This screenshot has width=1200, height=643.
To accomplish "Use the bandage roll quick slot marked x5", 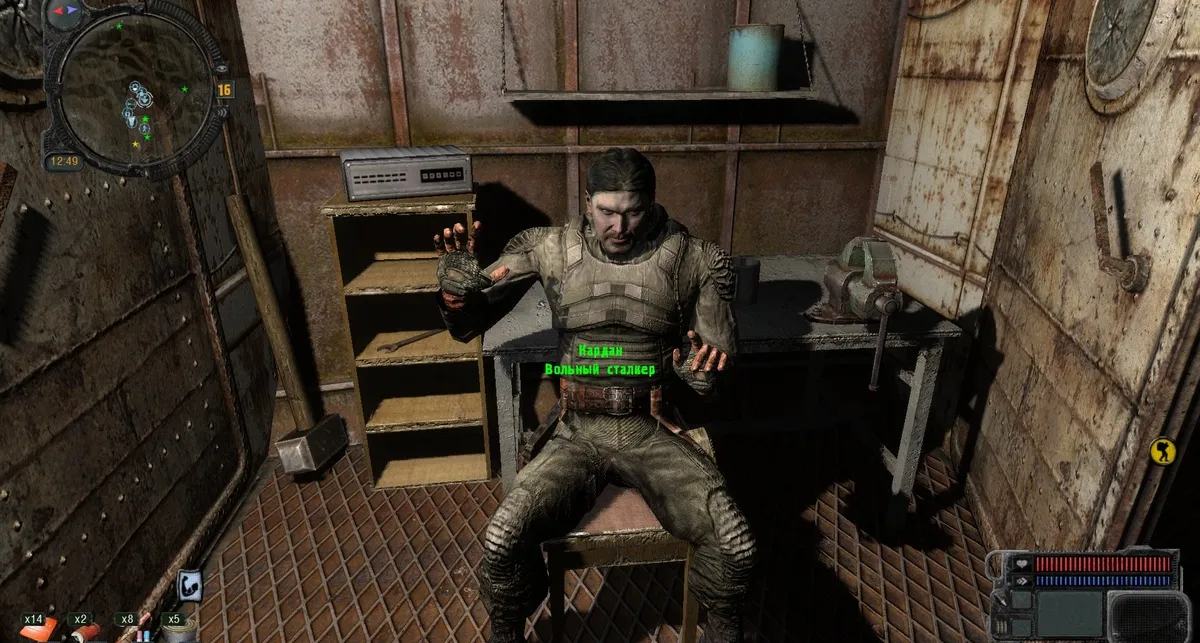I will pyautogui.click(x=179, y=630).
